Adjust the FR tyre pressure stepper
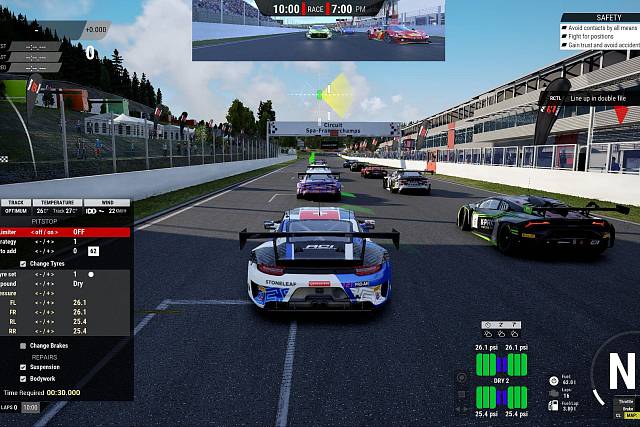This screenshot has width=640, height=427. 43,311
